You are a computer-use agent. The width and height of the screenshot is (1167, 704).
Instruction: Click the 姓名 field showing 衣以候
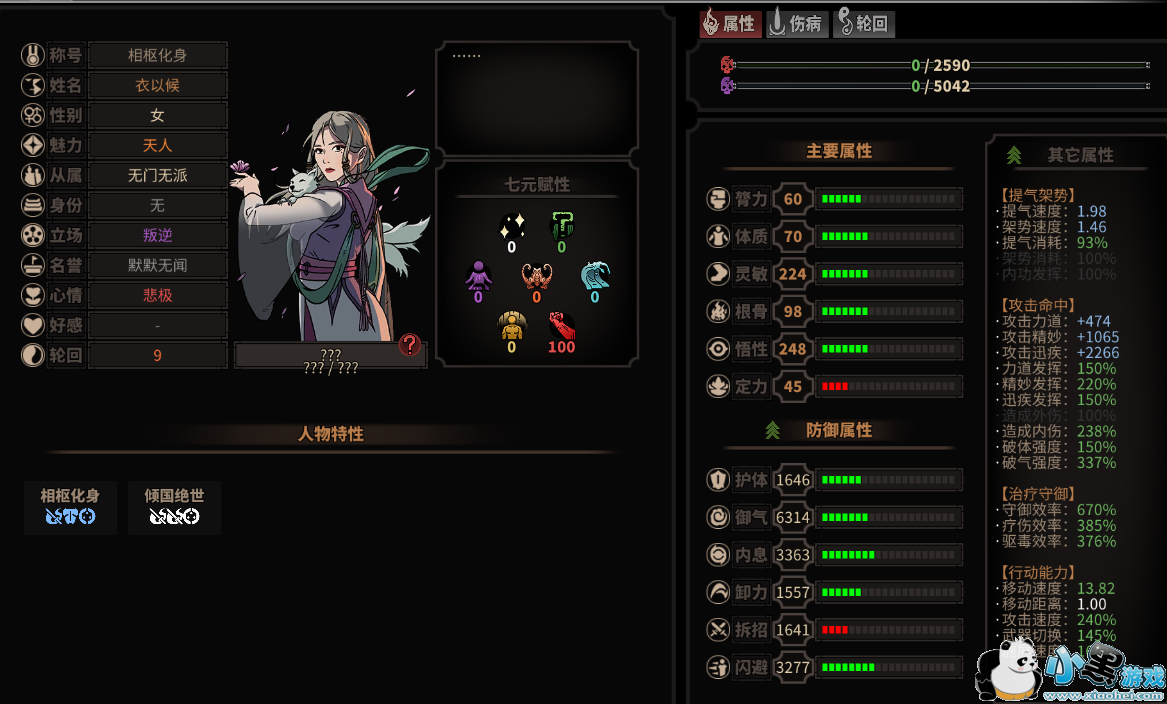[157, 86]
